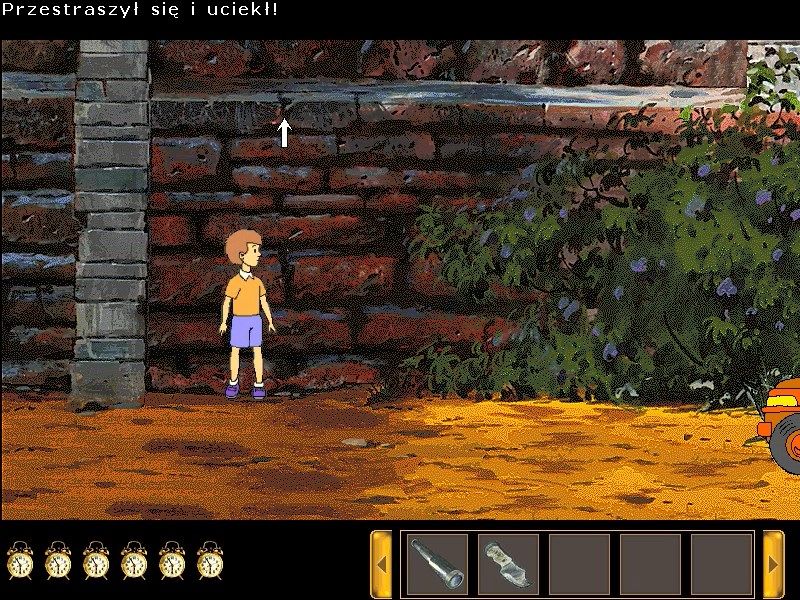Select the telescope in the inventory
The height and width of the screenshot is (600, 800).
[x=437, y=564]
